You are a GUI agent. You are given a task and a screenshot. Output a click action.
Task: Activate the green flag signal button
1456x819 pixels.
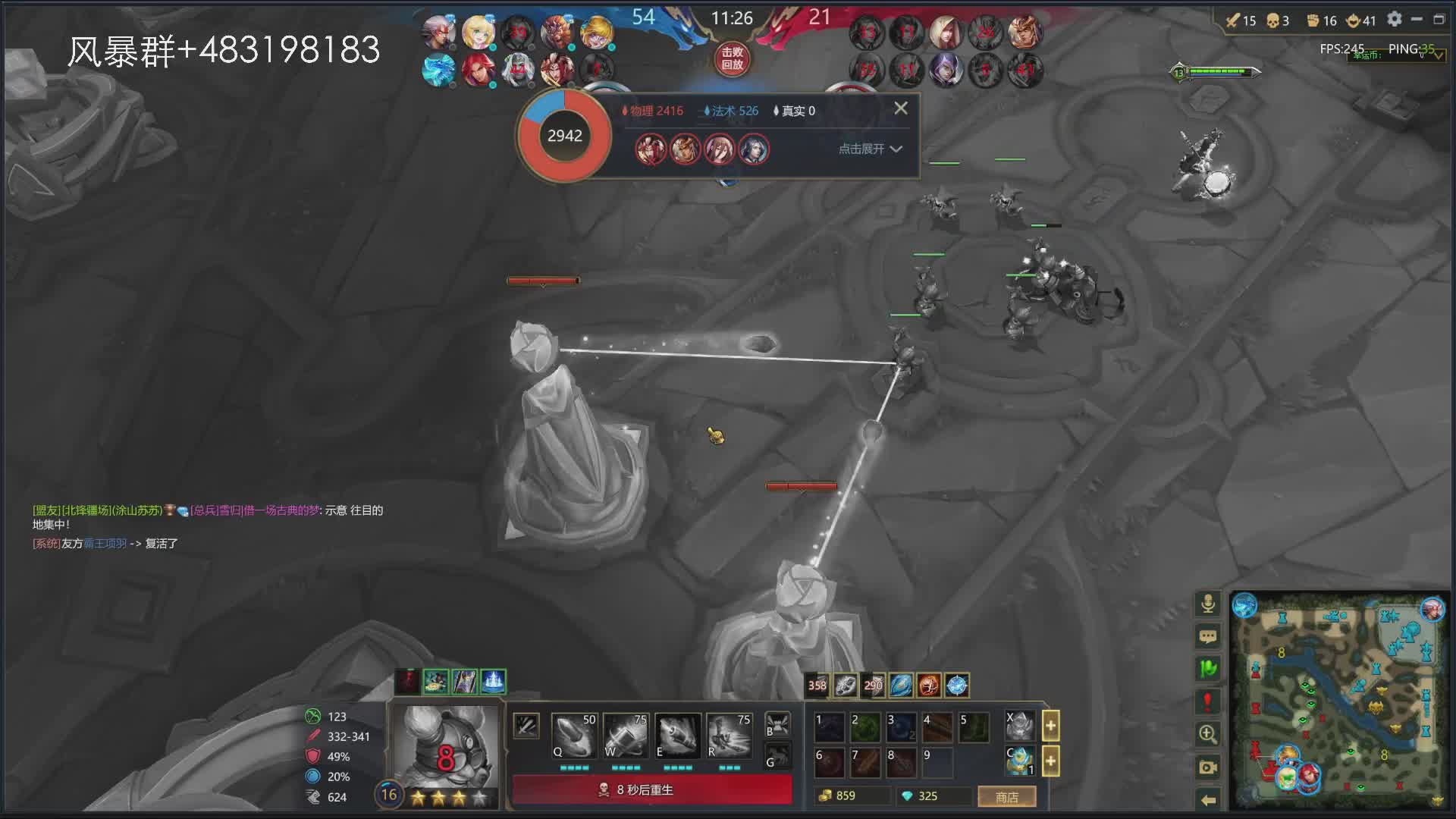pyautogui.click(x=1208, y=668)
